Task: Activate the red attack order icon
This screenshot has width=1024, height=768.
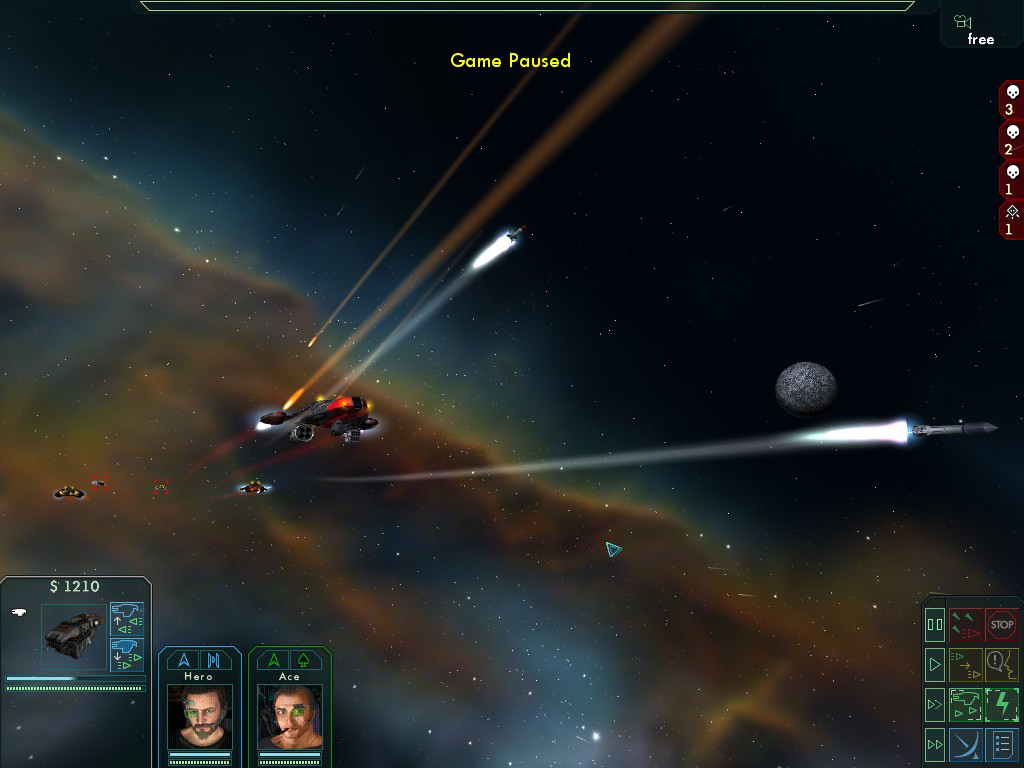Action: coord(966,625)
